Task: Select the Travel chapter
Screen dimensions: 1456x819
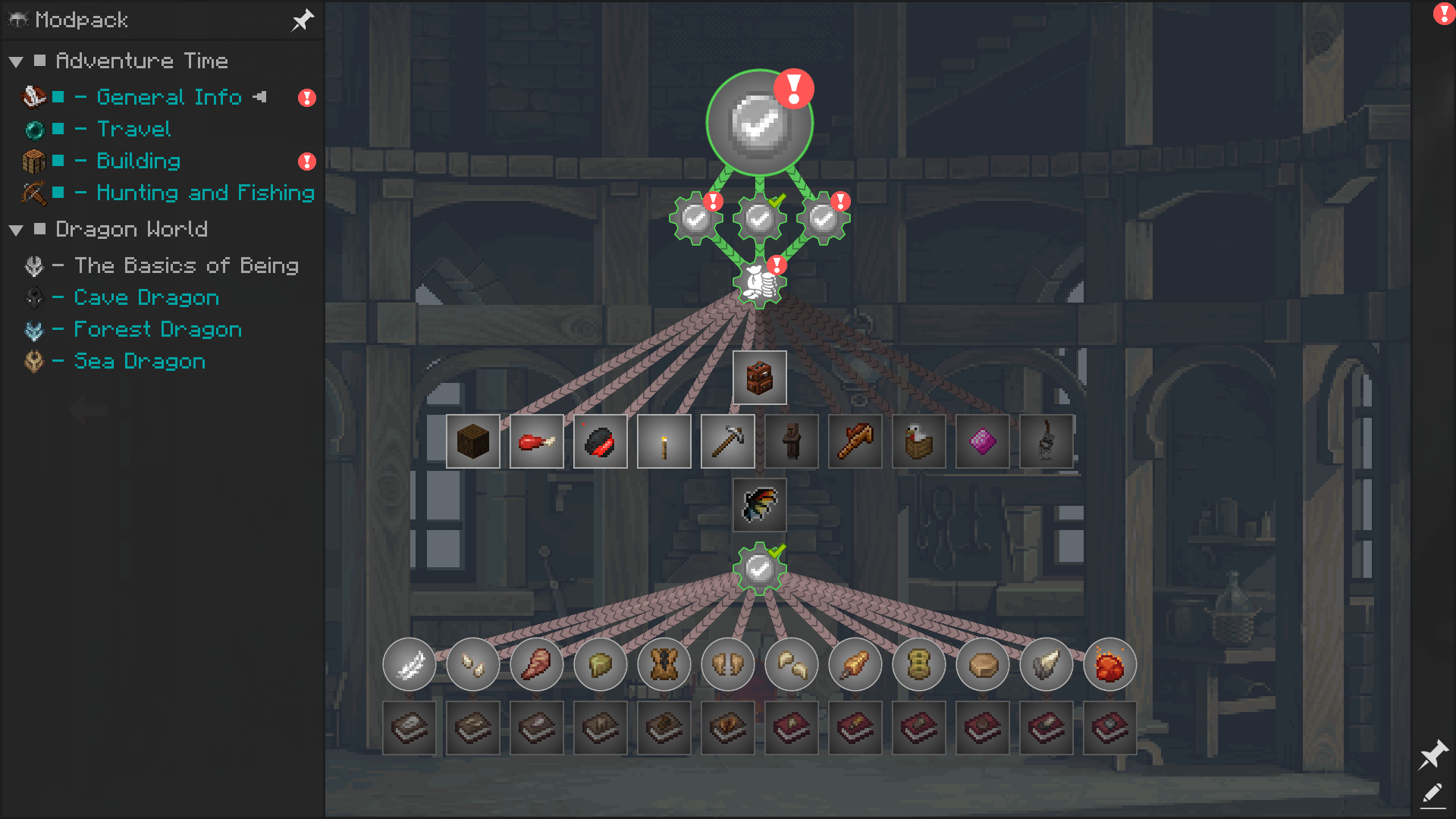Action: 133,129
